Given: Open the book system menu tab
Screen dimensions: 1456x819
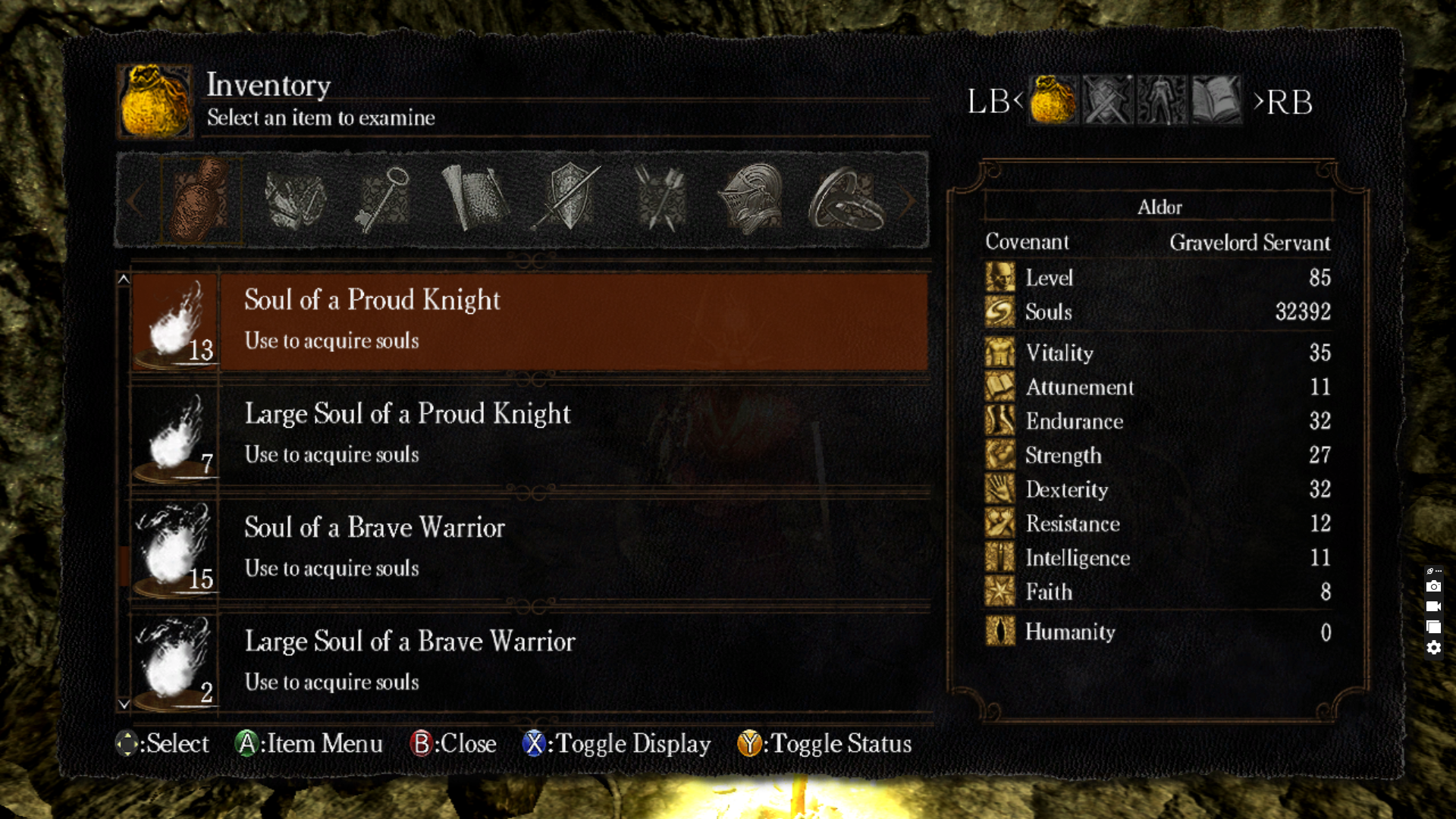Looking at the screenshot, I should click(1216, 100).
